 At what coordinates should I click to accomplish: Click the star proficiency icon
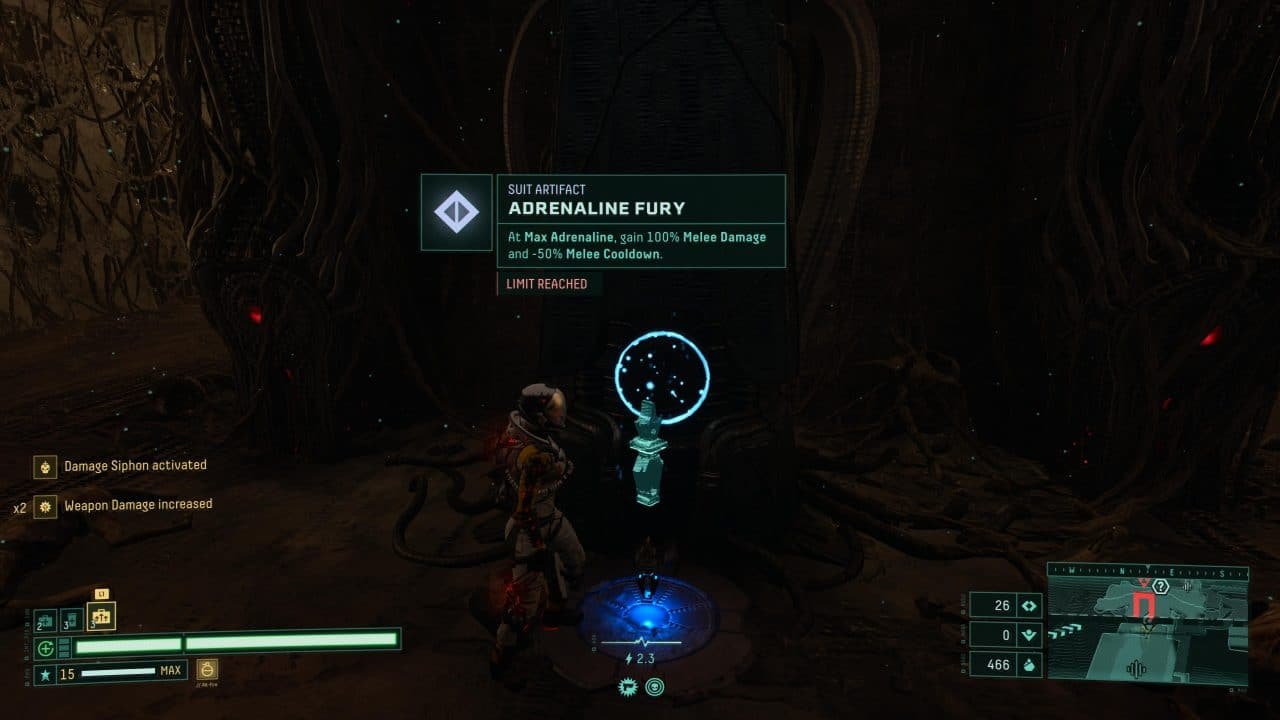[x=46, y=675]
